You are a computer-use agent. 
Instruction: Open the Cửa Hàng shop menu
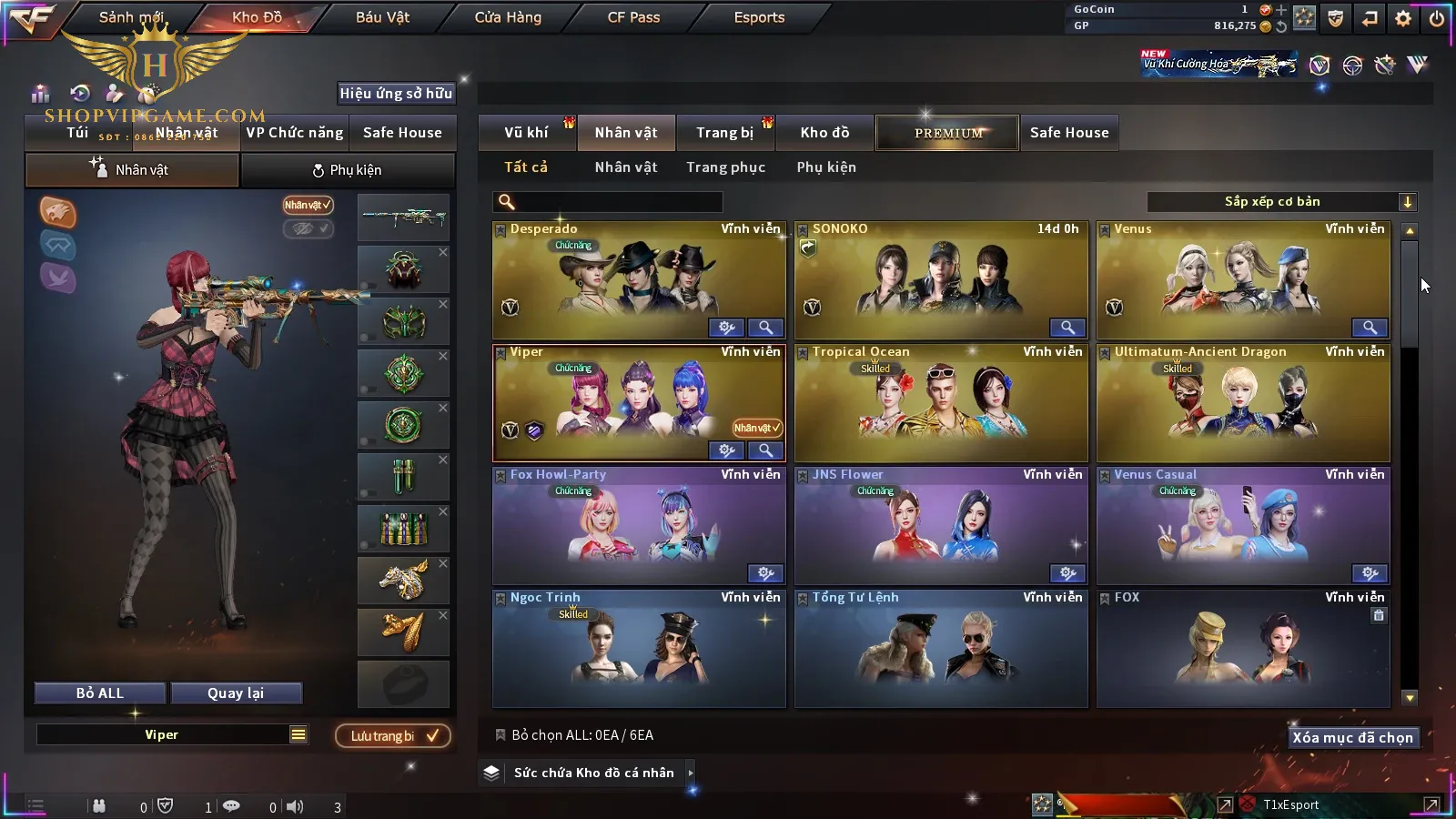(x=508, y=17)
